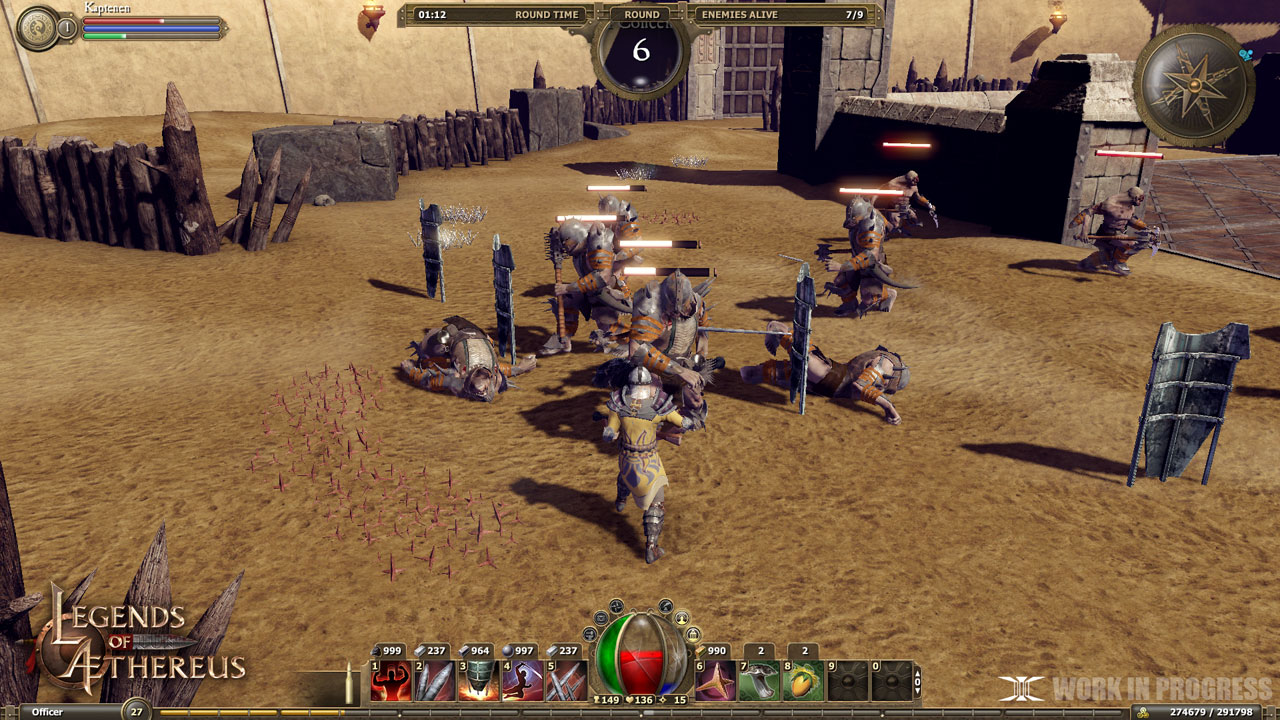Click the hotbar page switcher arrows
Image resolution: width=1280 pixels, height=720 pixels.
click(x=918, y=682)
